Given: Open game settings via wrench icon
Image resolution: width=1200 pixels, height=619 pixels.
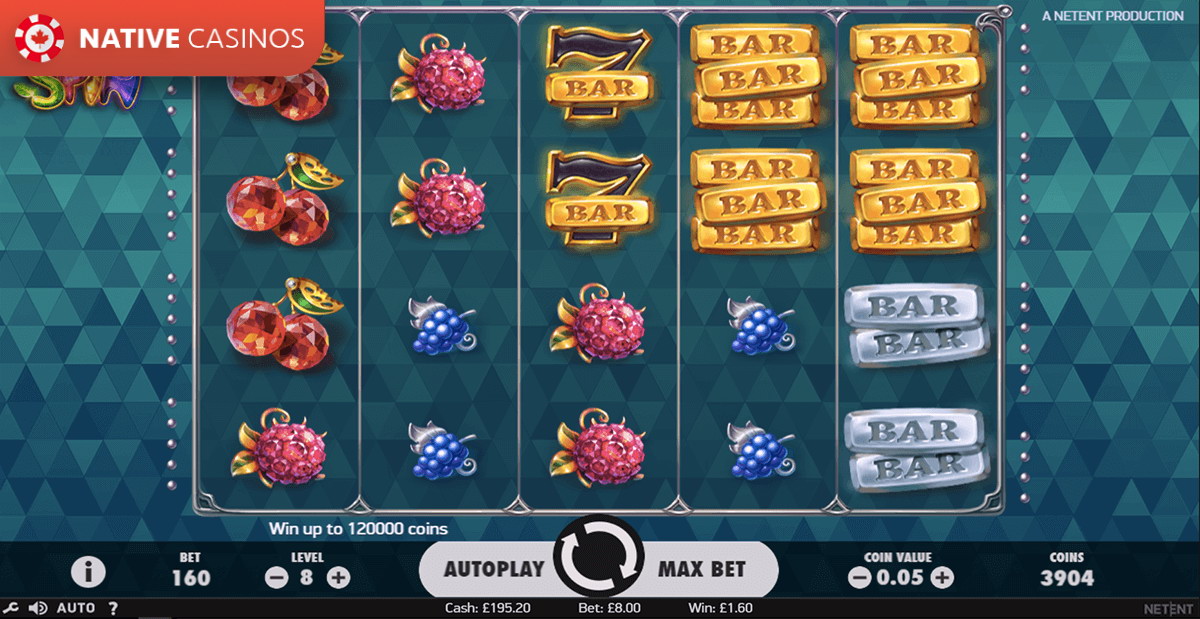Looking at the screenshot, I should pyautogui.click(x=11, y=608).
